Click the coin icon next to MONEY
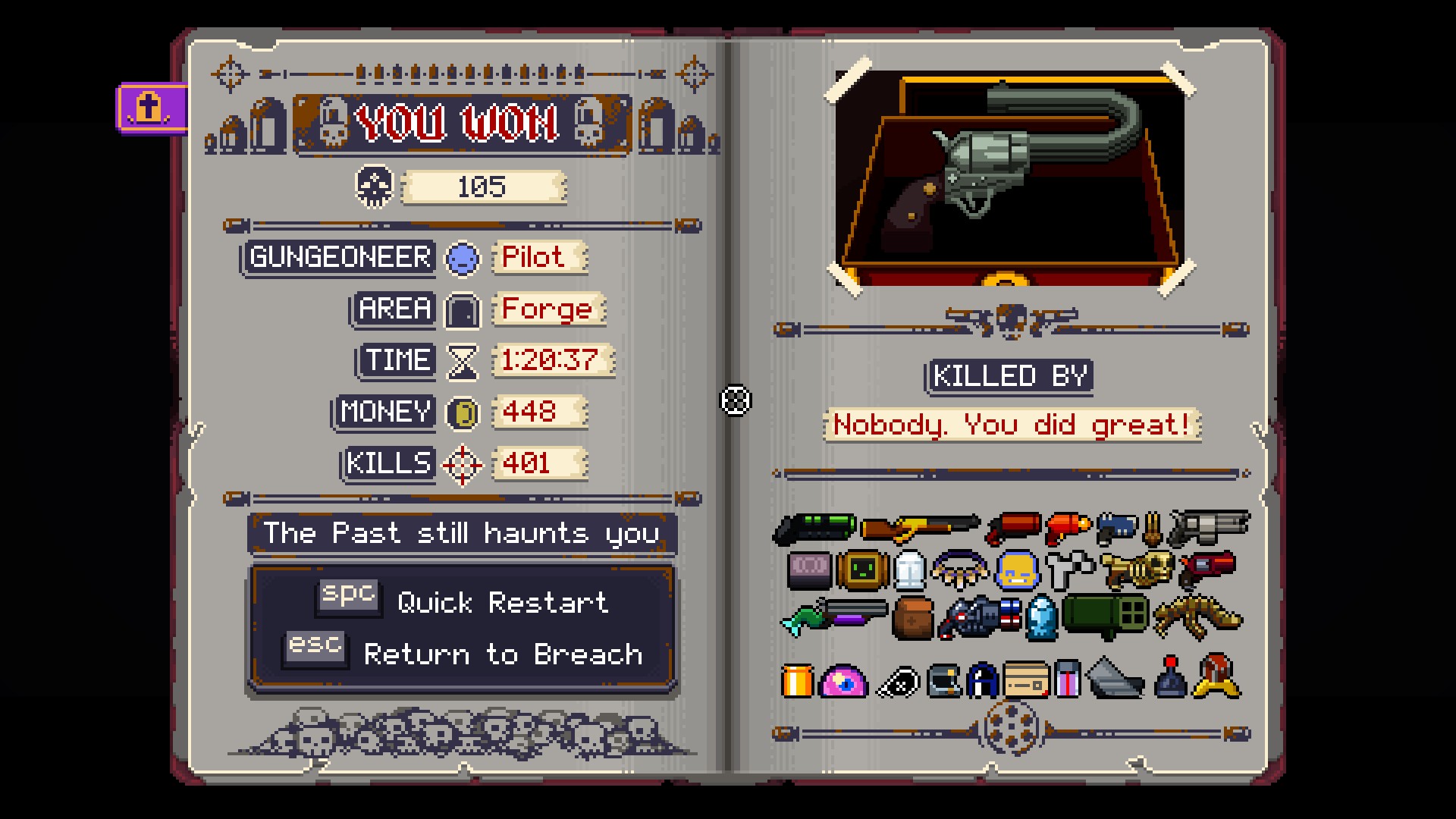The width and height of the screenshot is (1456, 819). coord(462,413)
